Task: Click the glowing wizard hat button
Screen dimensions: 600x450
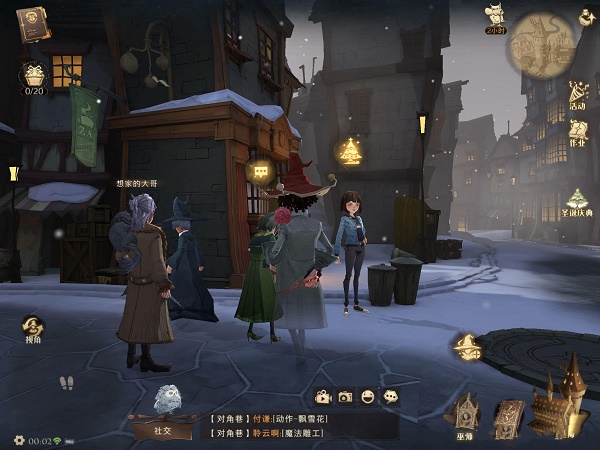Action: 467,347
